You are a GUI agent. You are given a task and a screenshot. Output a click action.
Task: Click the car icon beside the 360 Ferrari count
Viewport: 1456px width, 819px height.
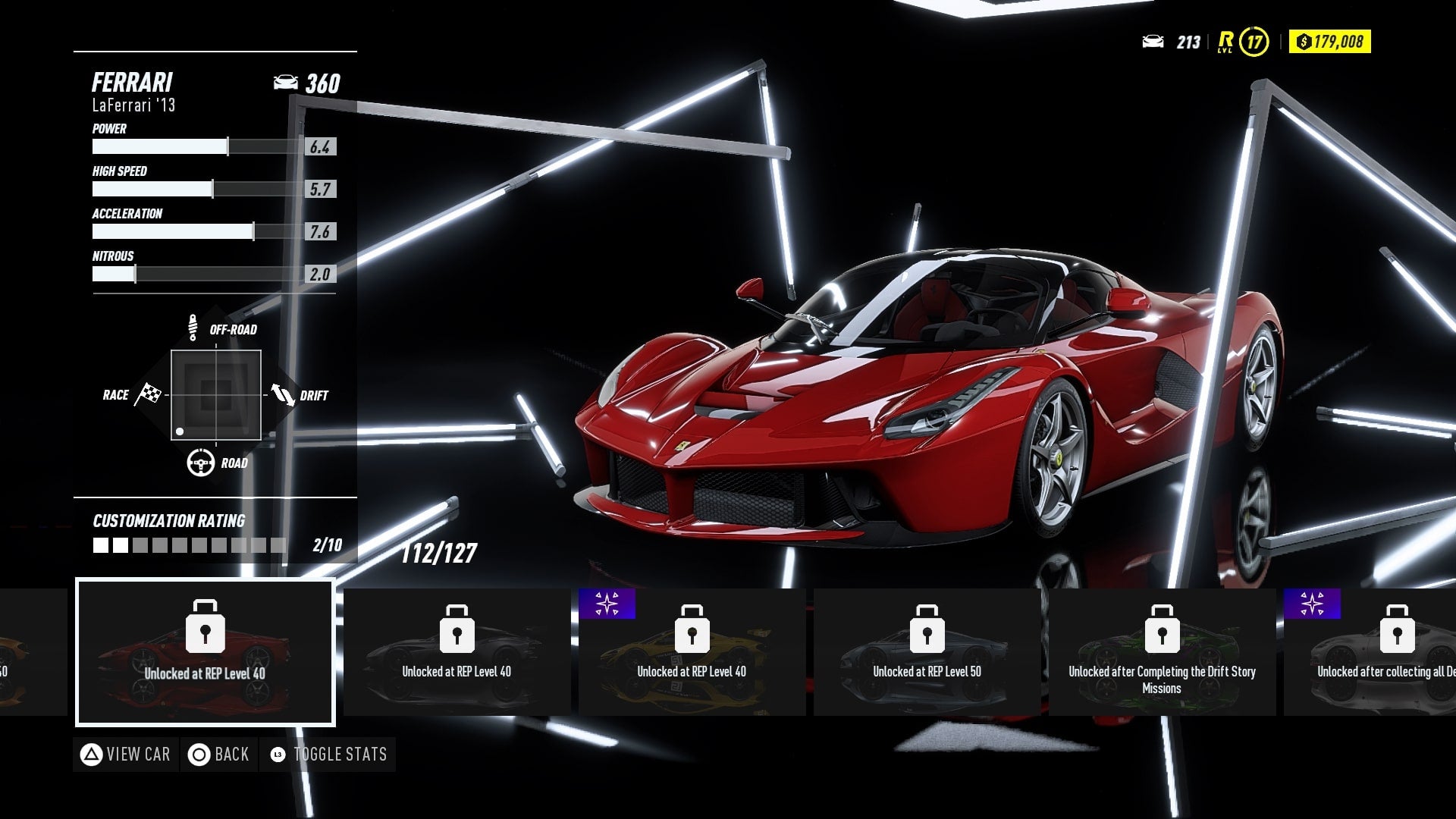(x=286, y=83)
